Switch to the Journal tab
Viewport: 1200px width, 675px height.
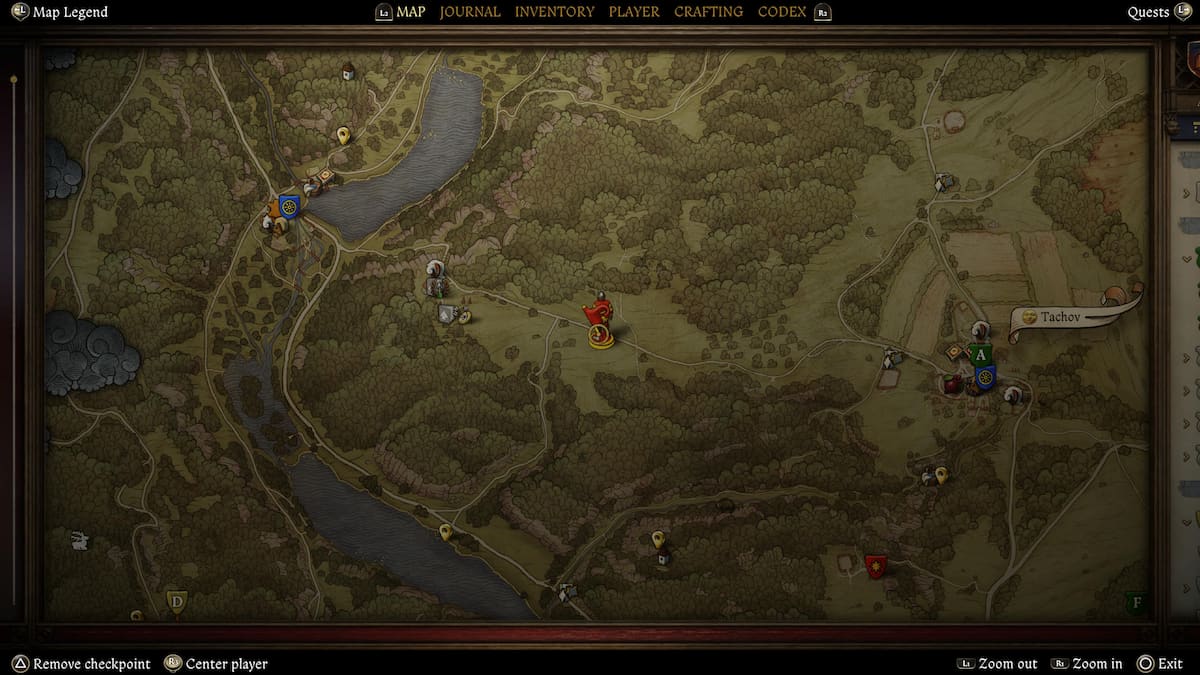470,12
